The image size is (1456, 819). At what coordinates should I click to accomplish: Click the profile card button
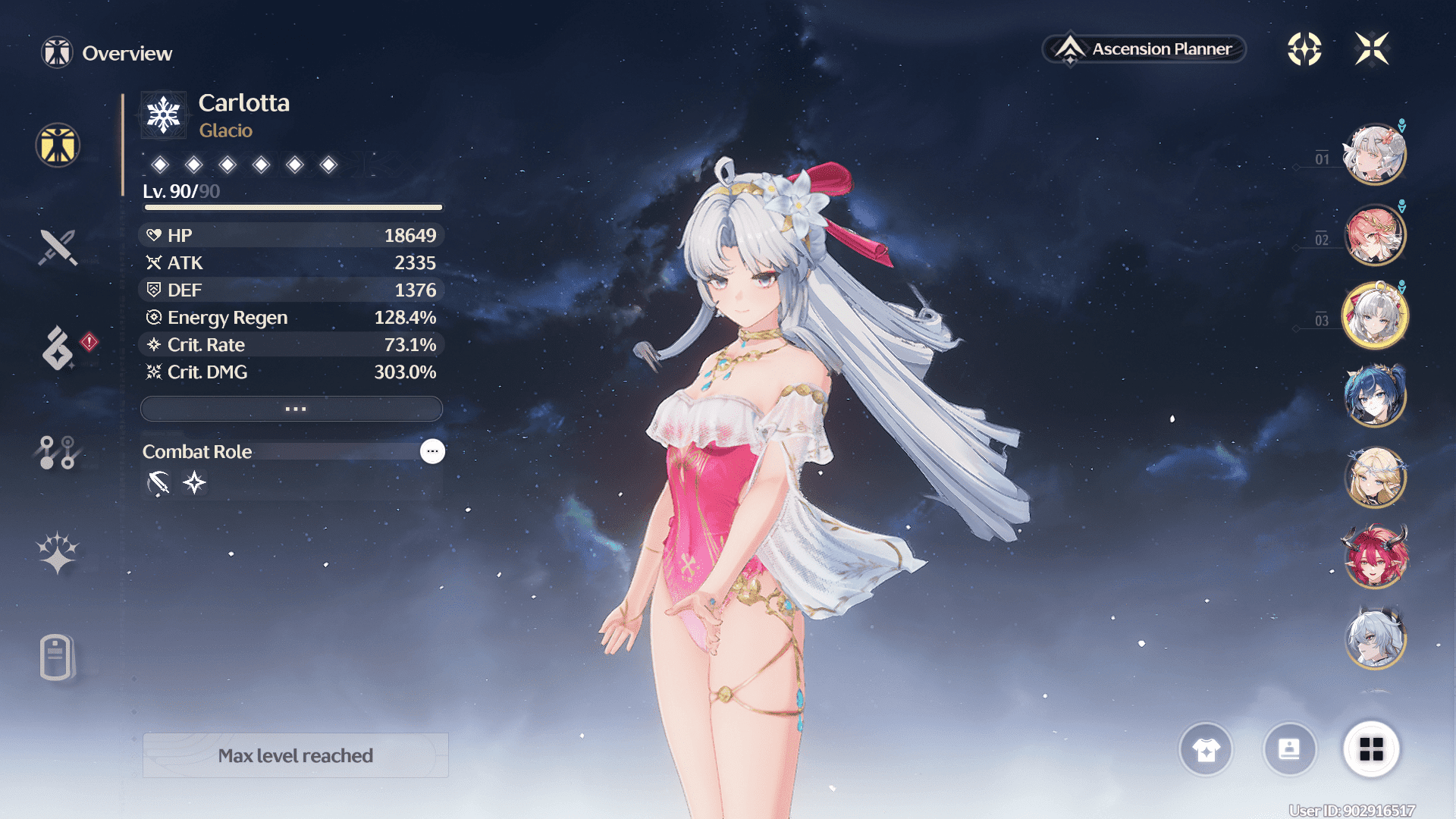1289,749
